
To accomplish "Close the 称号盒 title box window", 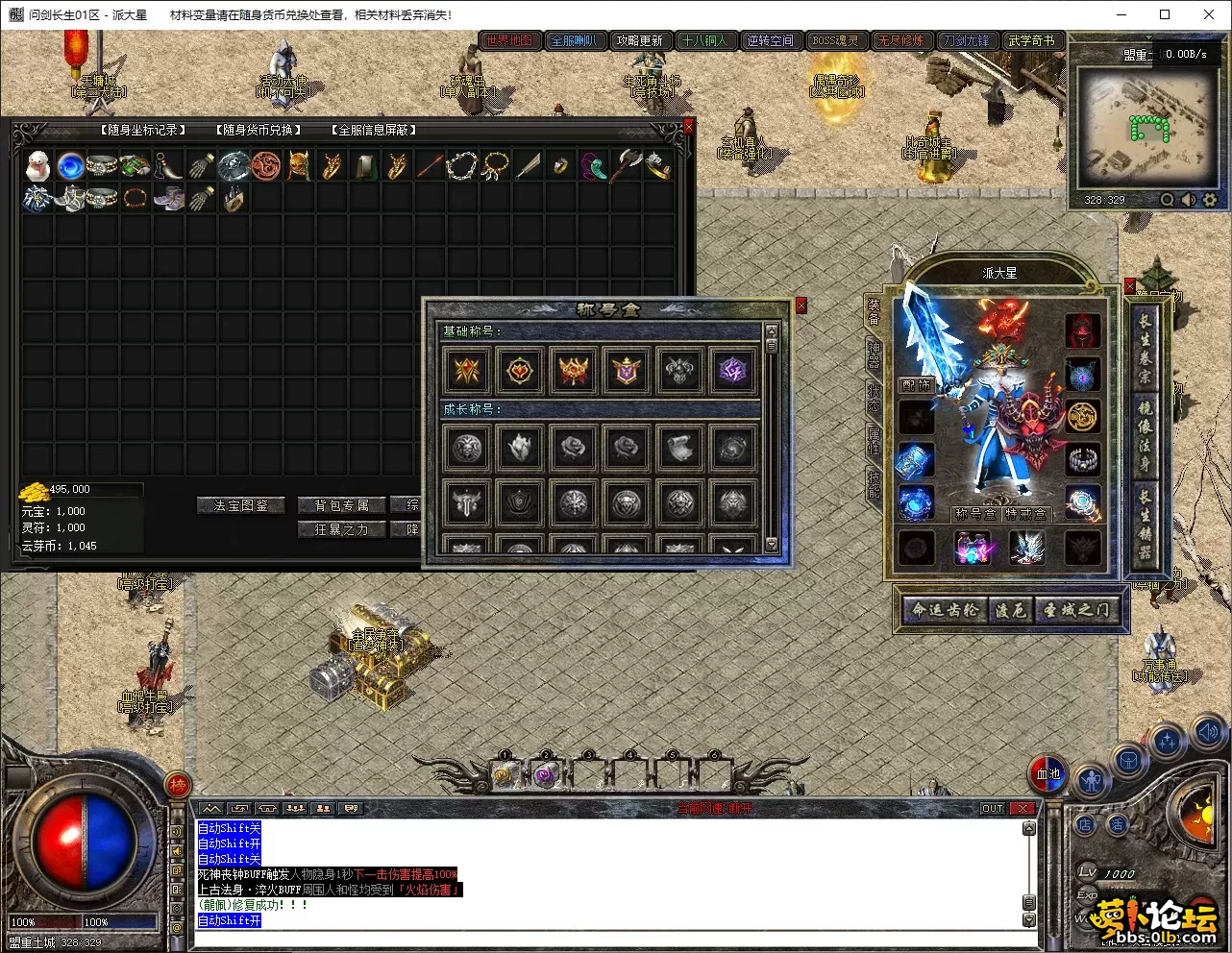I will [x=801, y=305].
